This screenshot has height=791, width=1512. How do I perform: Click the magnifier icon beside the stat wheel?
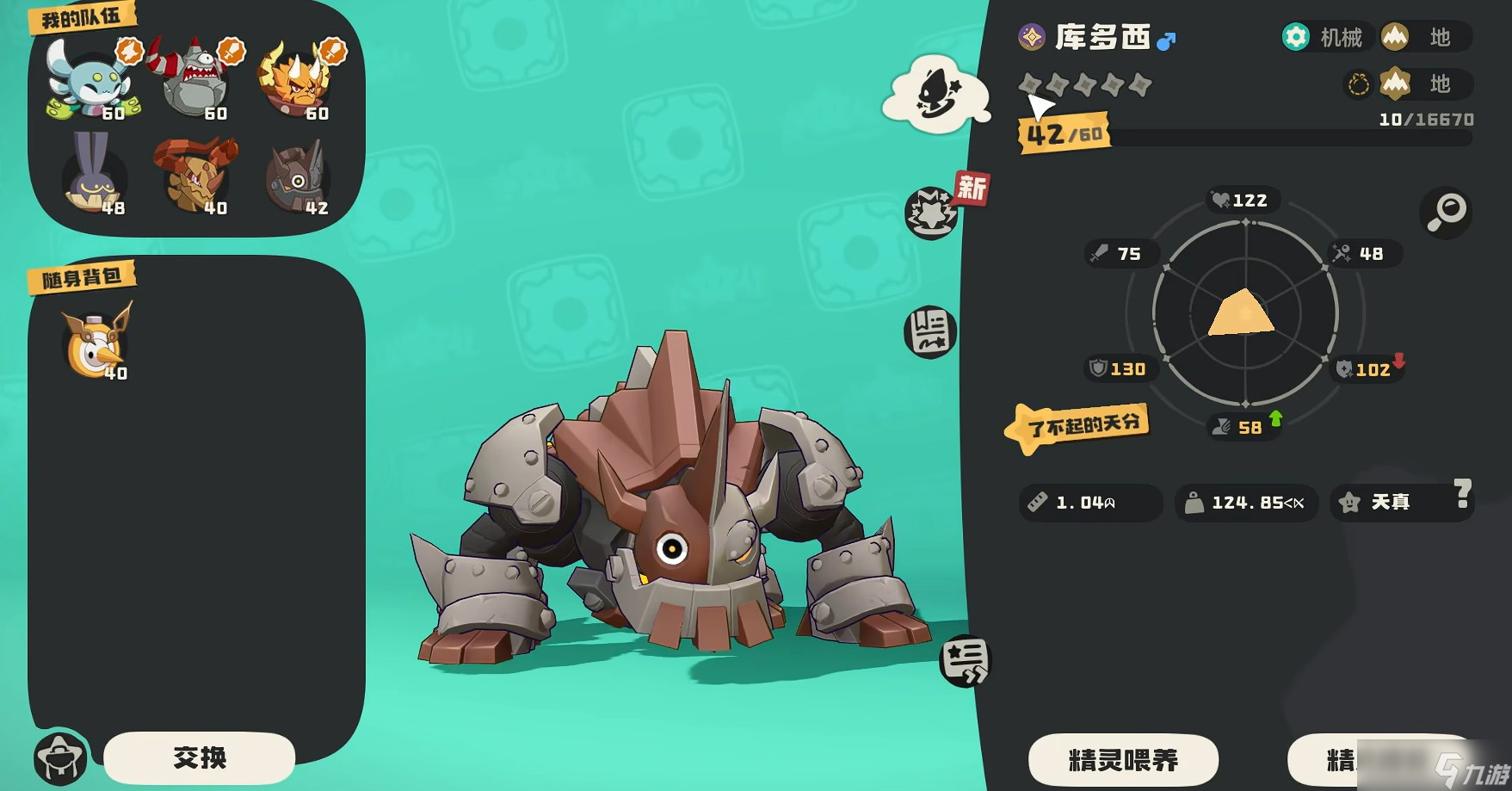1447,213
